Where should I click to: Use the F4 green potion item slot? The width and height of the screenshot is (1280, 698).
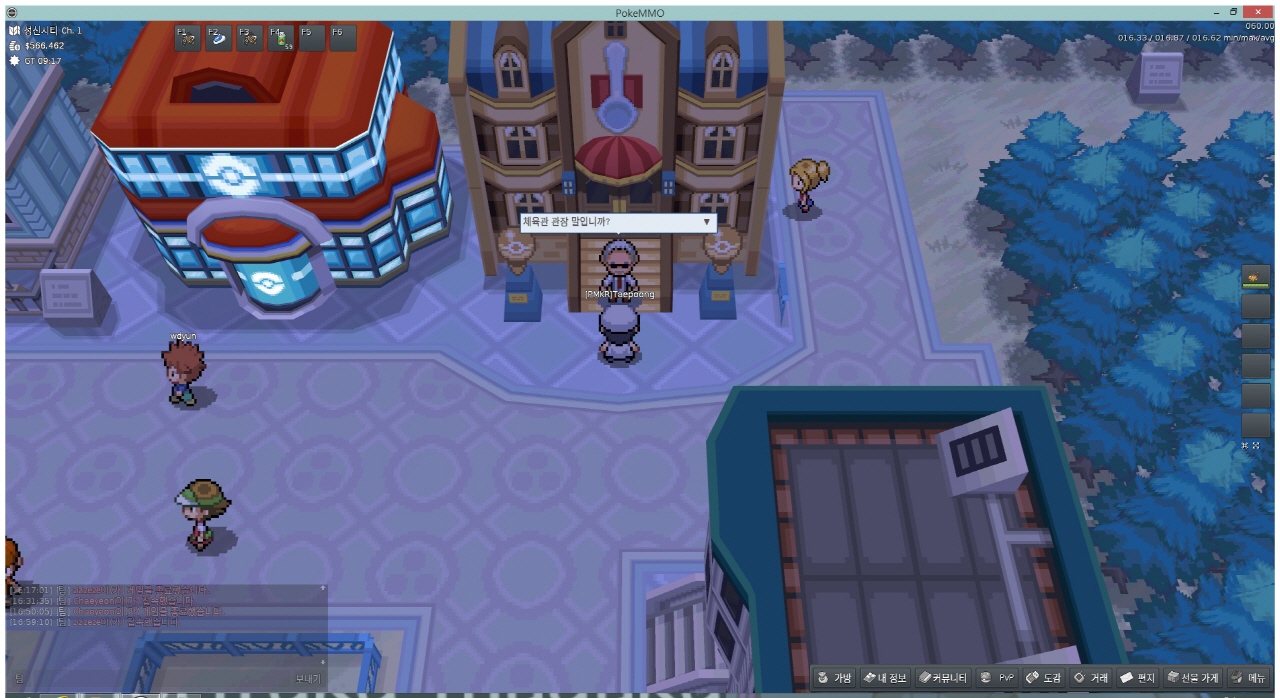click(x=280, y=38)
